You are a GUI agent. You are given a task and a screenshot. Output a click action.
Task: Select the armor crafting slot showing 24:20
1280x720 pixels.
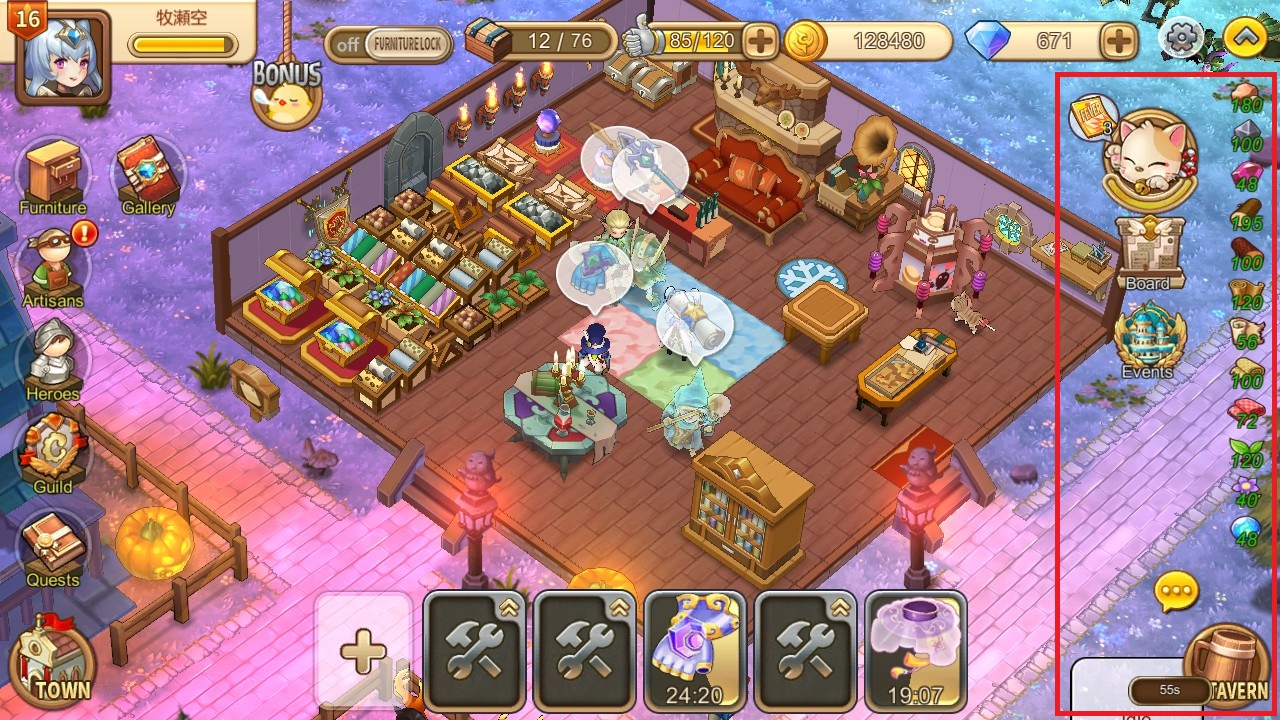(x=695, y=650)
